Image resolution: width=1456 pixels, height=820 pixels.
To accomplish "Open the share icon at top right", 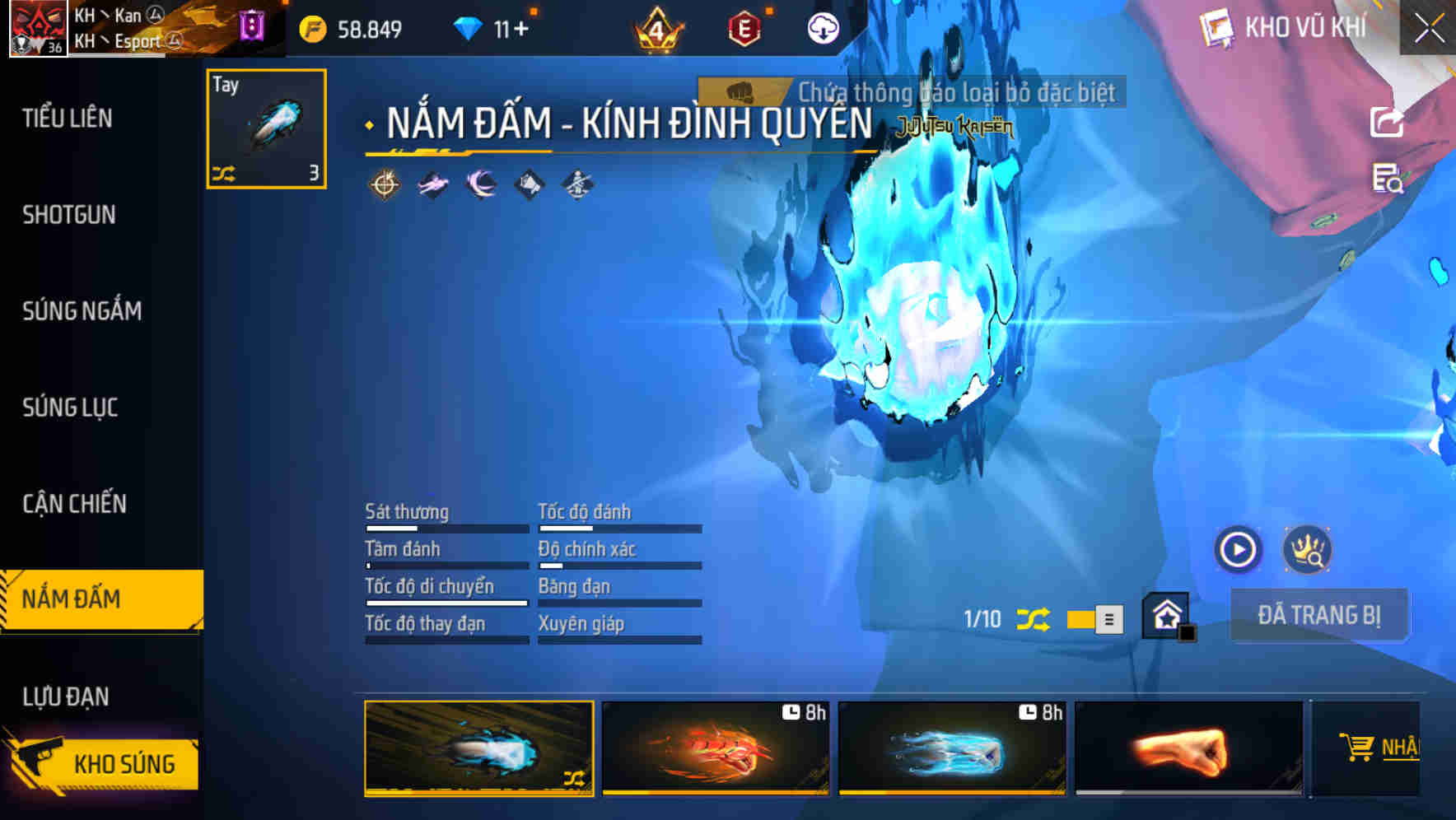I will pyautogui.click(x=1388, y=120).
